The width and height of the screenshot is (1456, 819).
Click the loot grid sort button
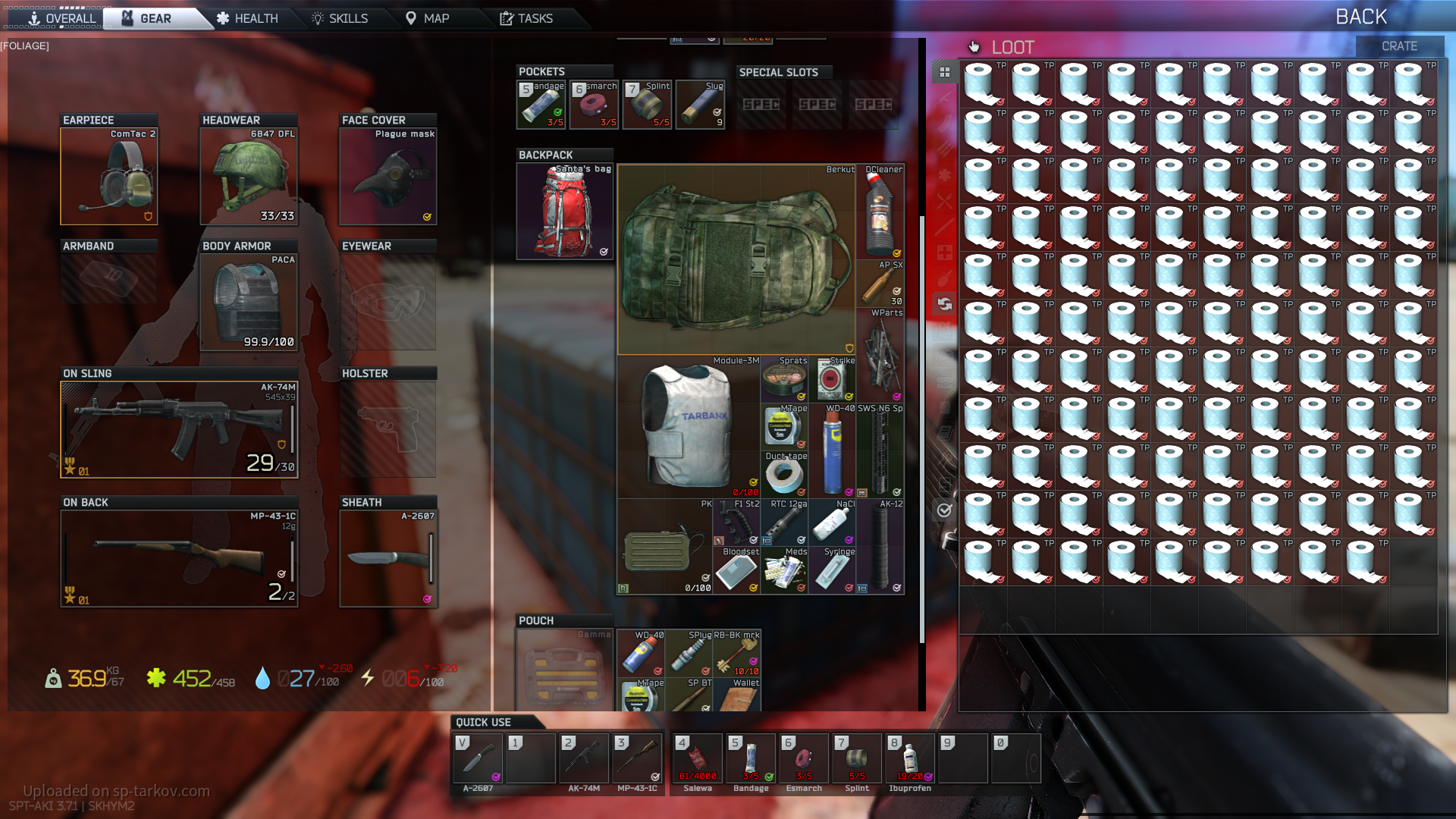pyautogui.click(x=945, y=72)
